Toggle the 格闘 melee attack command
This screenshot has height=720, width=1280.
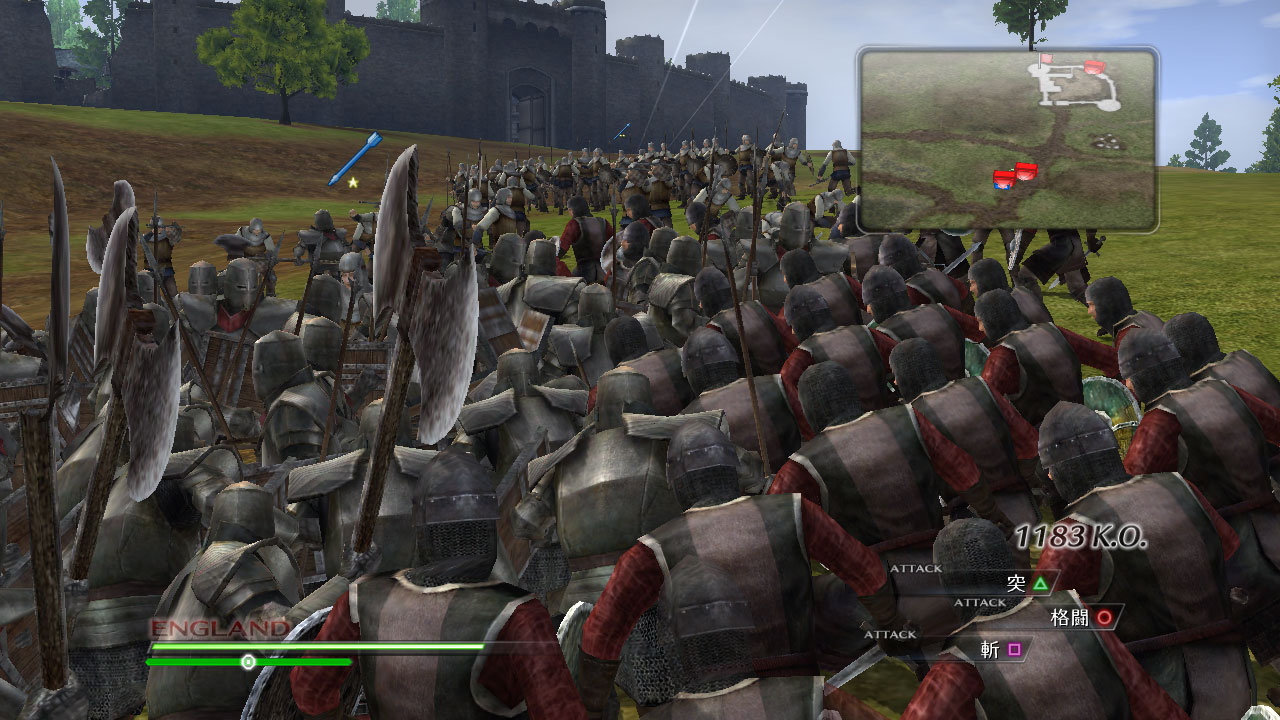[x=1069, y=618]
